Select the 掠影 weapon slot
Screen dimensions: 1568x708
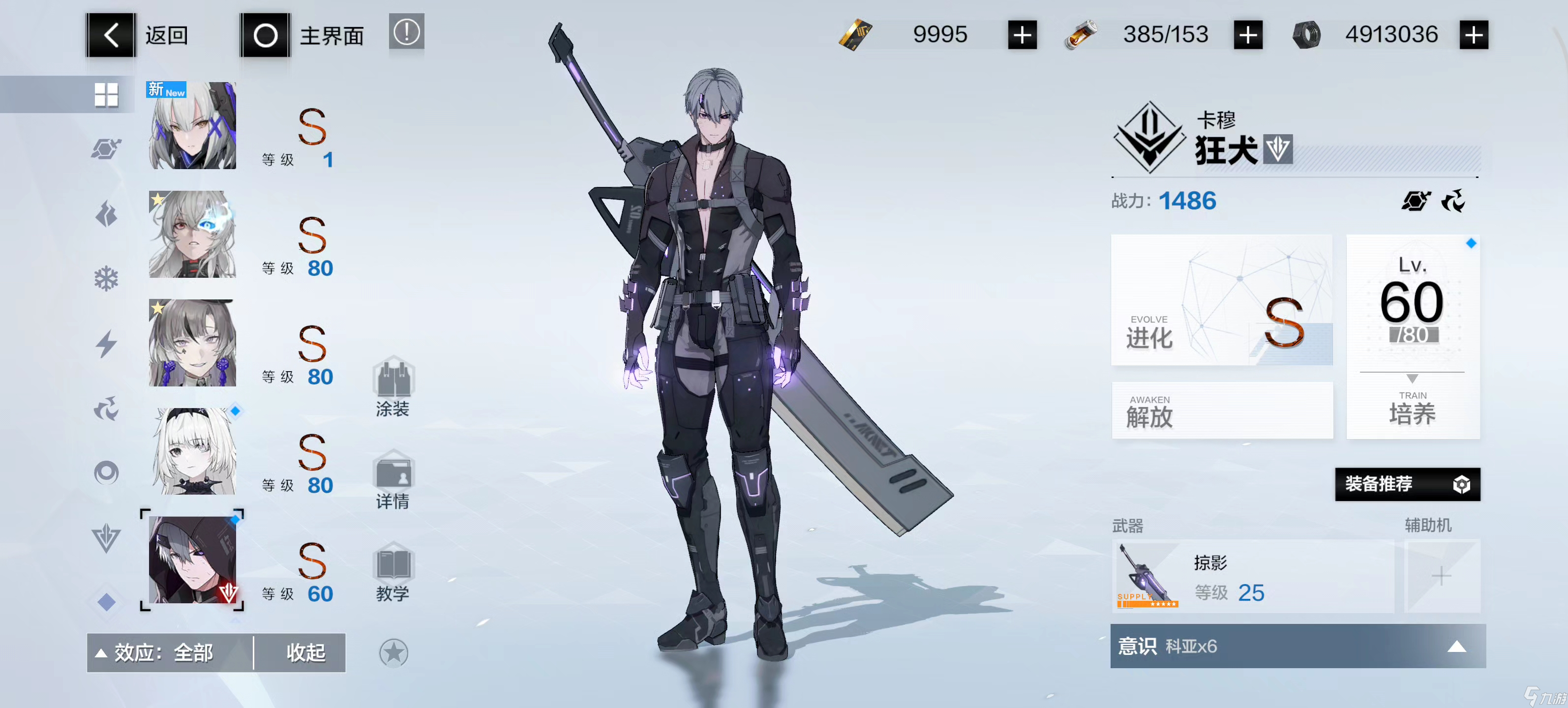1251,576
